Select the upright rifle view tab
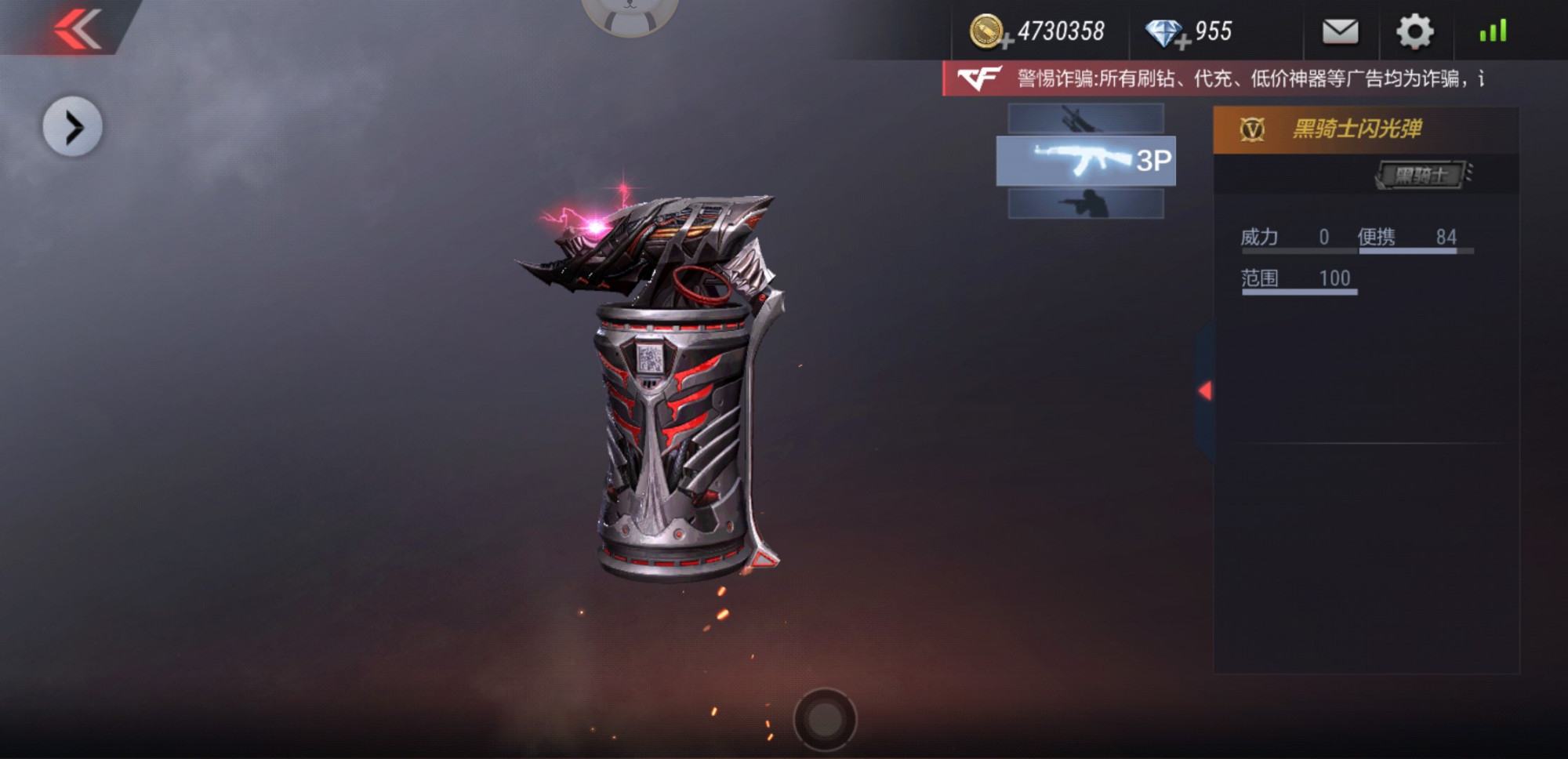 1085,118
